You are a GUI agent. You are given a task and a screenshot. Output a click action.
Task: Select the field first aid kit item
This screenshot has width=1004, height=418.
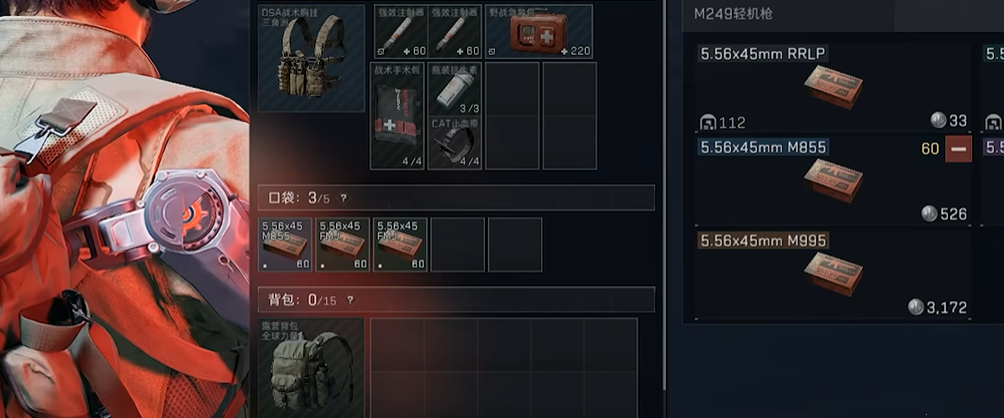[539, 32]
